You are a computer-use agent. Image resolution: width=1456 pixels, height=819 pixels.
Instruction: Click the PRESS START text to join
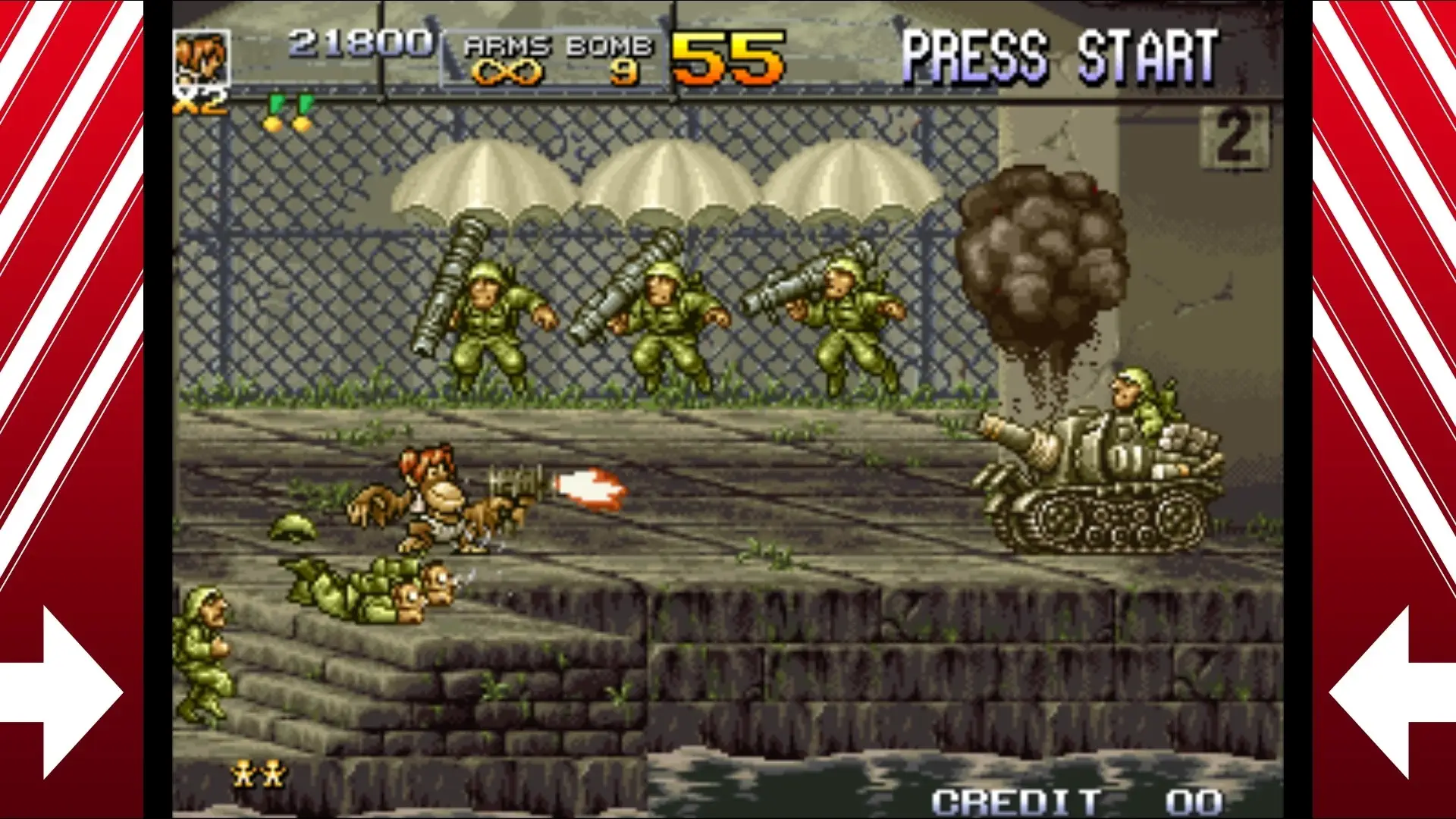[1062, 53]
